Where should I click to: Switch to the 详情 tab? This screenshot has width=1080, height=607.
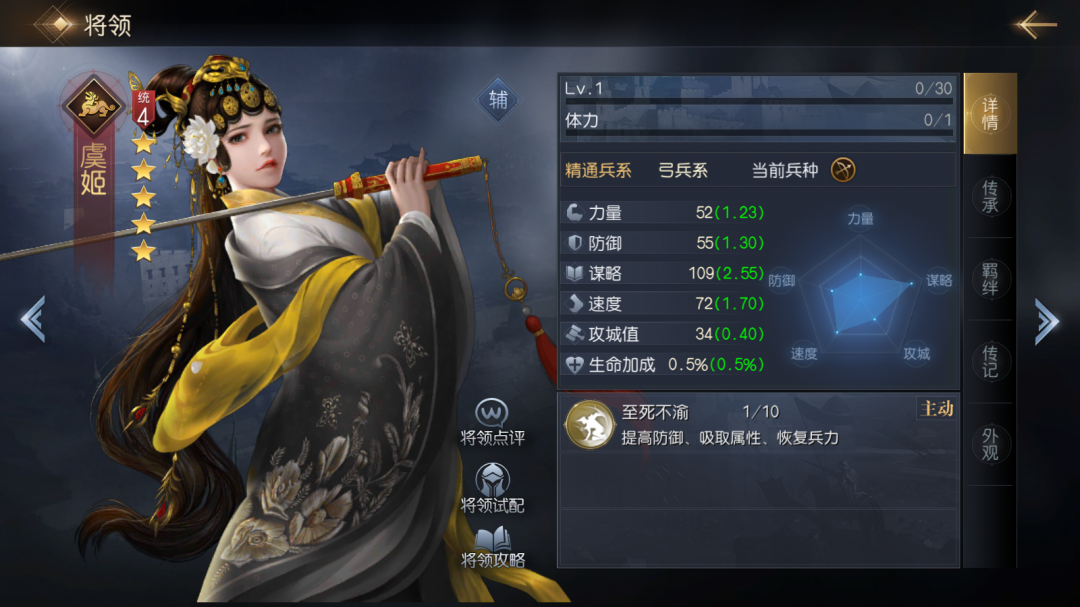tap(989, 114)
